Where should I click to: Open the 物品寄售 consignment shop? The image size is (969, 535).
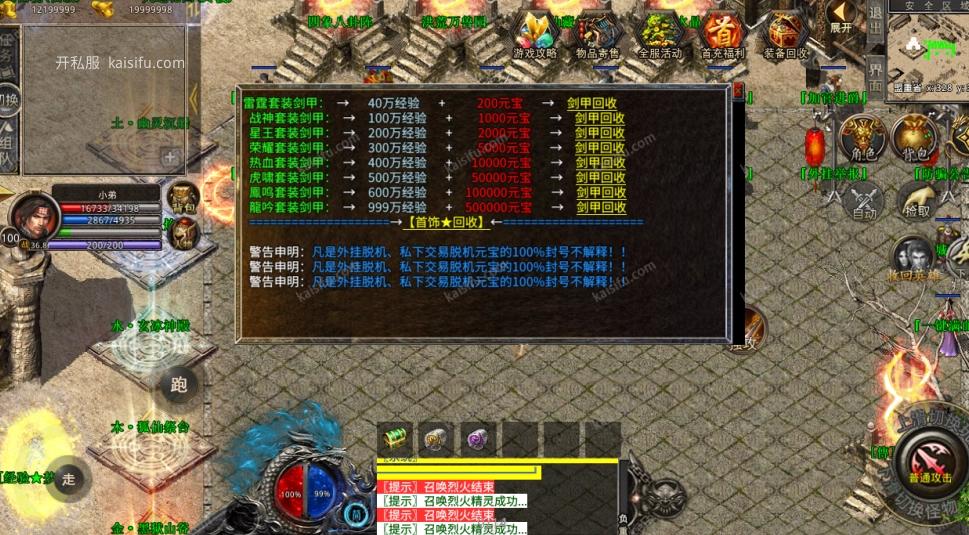pyautogui.click(x=598, y=36)
